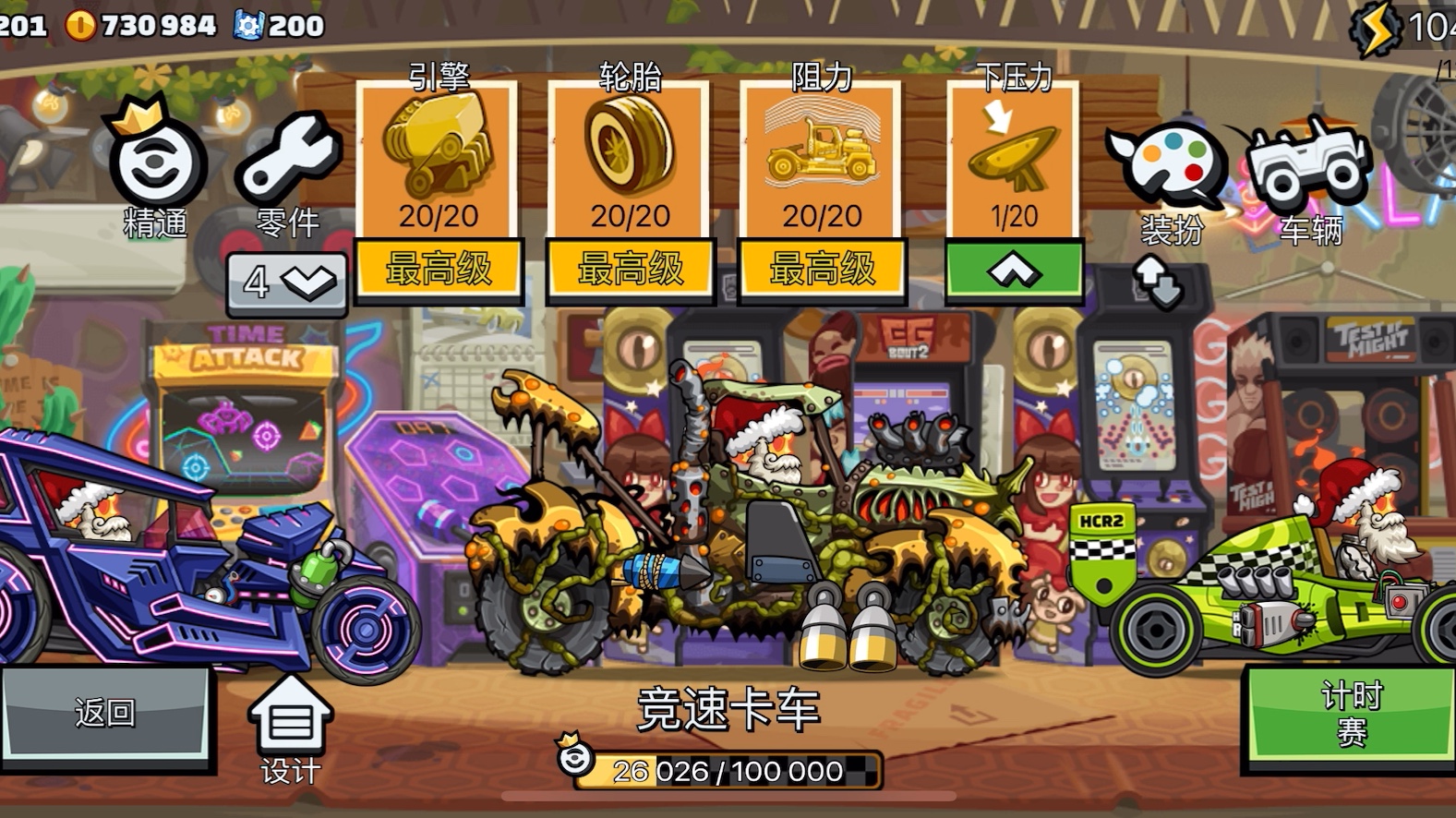Click the 最高级 button under the engine

click(x=439, y=271)
